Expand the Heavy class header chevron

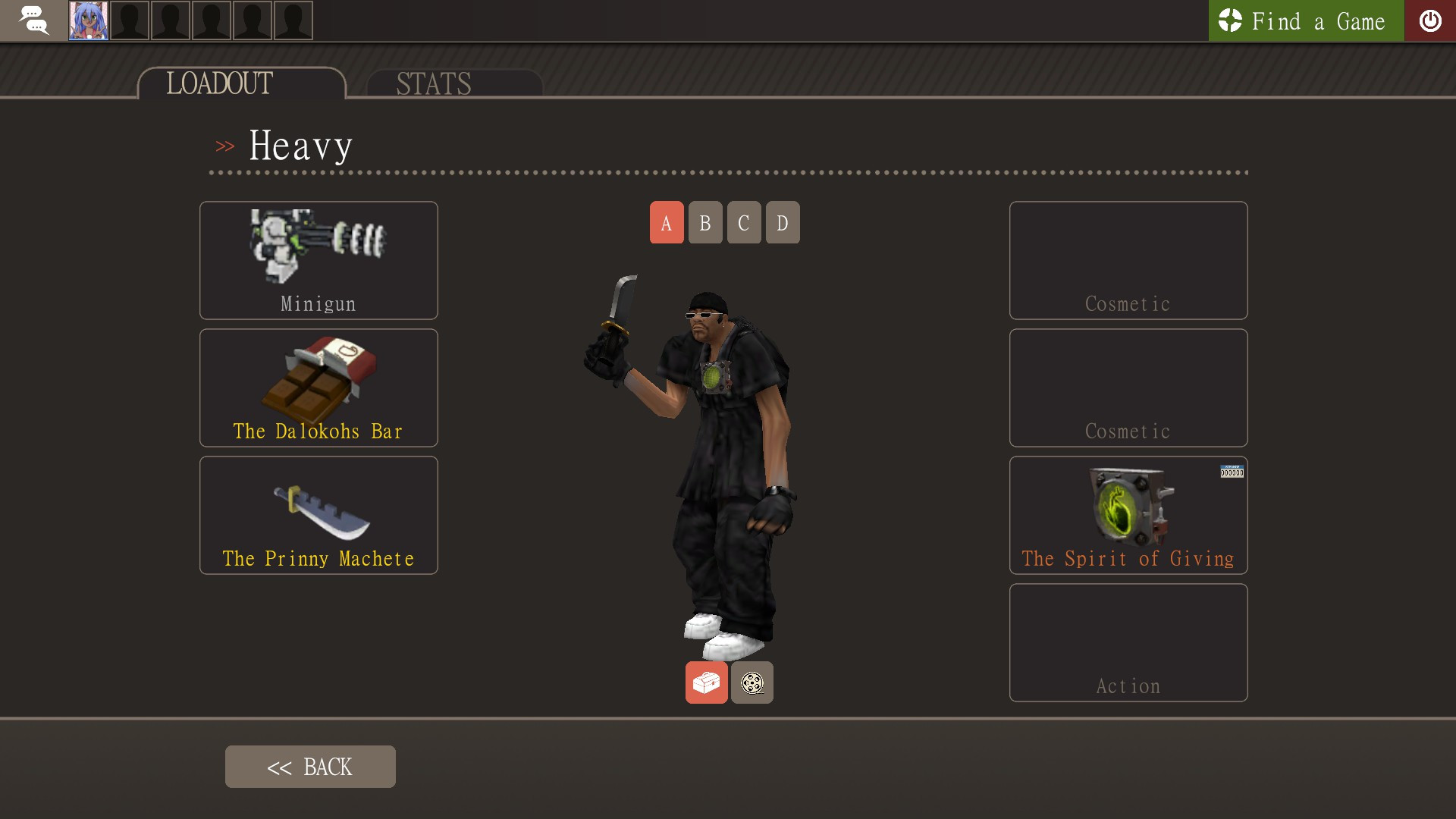click(225, 146)
